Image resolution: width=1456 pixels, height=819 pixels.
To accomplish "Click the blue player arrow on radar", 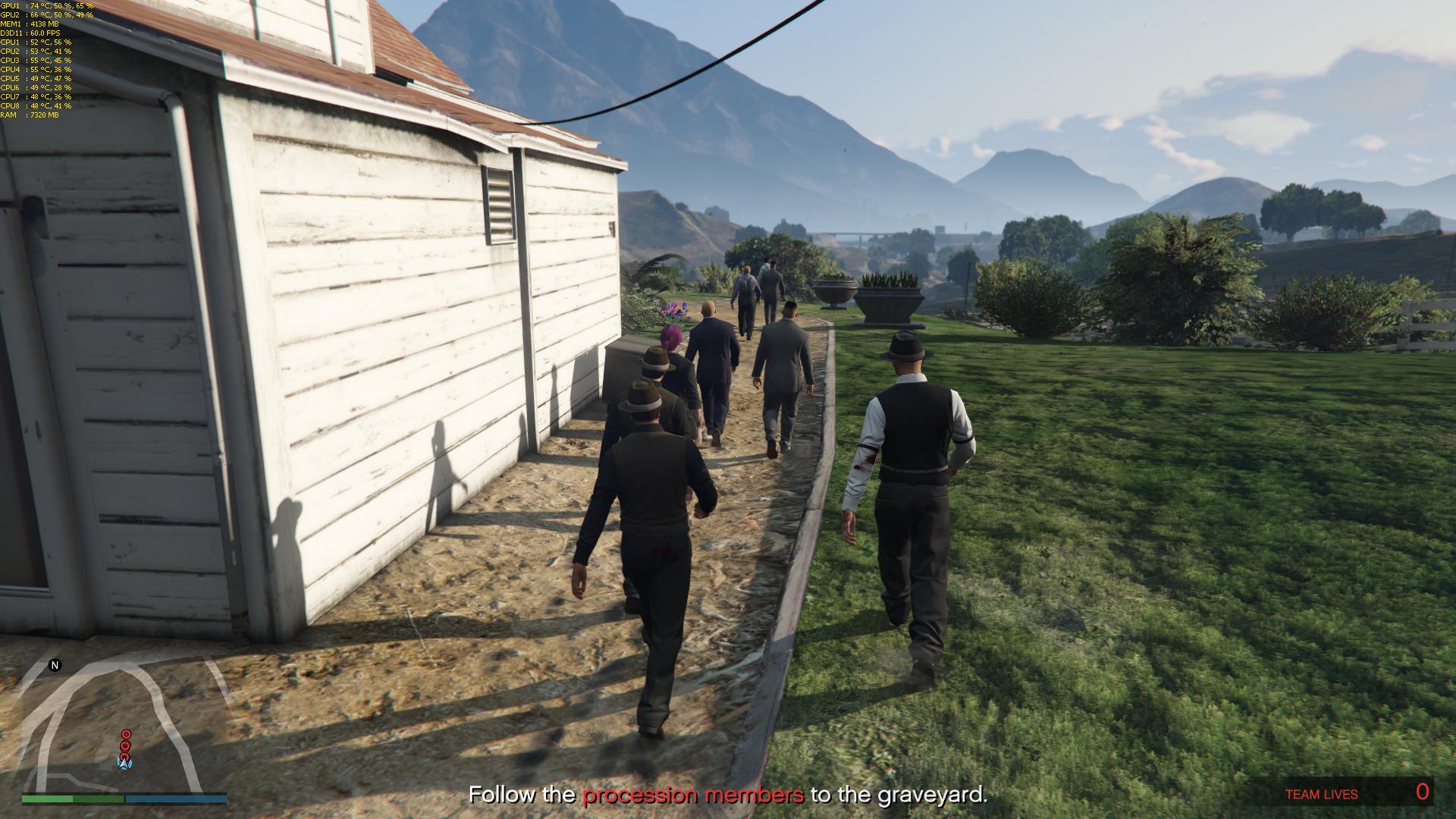I will click(125, 763).
